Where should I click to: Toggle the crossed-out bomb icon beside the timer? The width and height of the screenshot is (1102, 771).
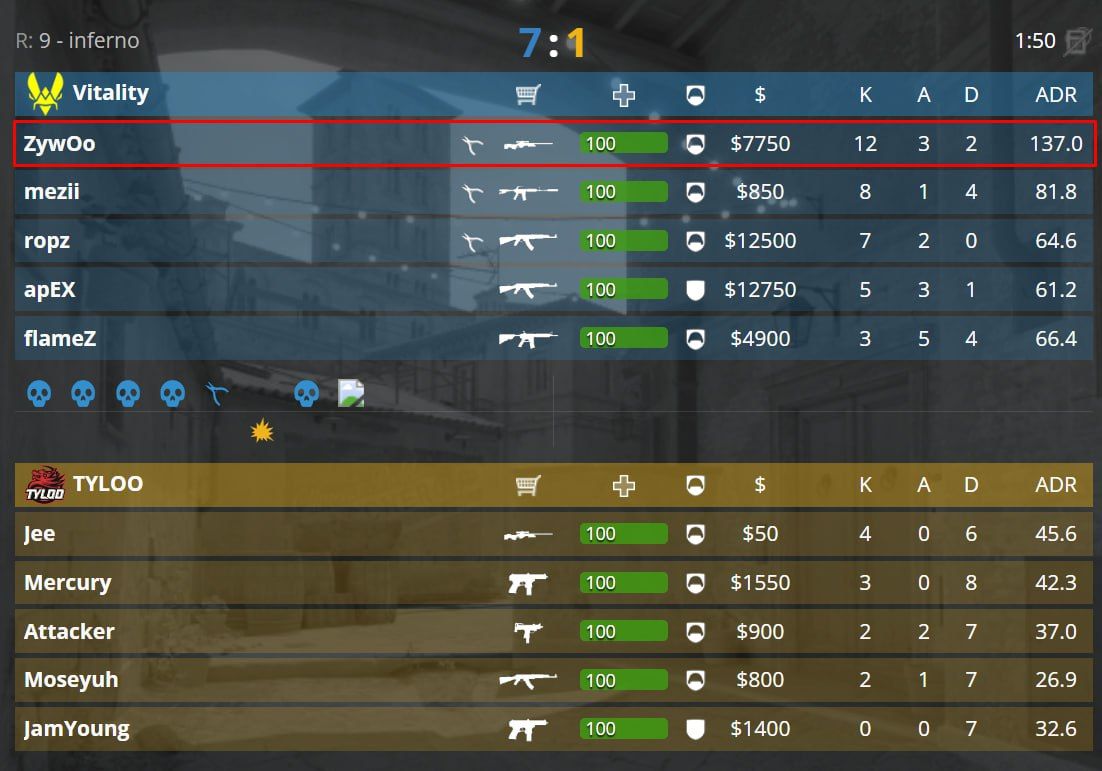click(x=1078, y=41)
